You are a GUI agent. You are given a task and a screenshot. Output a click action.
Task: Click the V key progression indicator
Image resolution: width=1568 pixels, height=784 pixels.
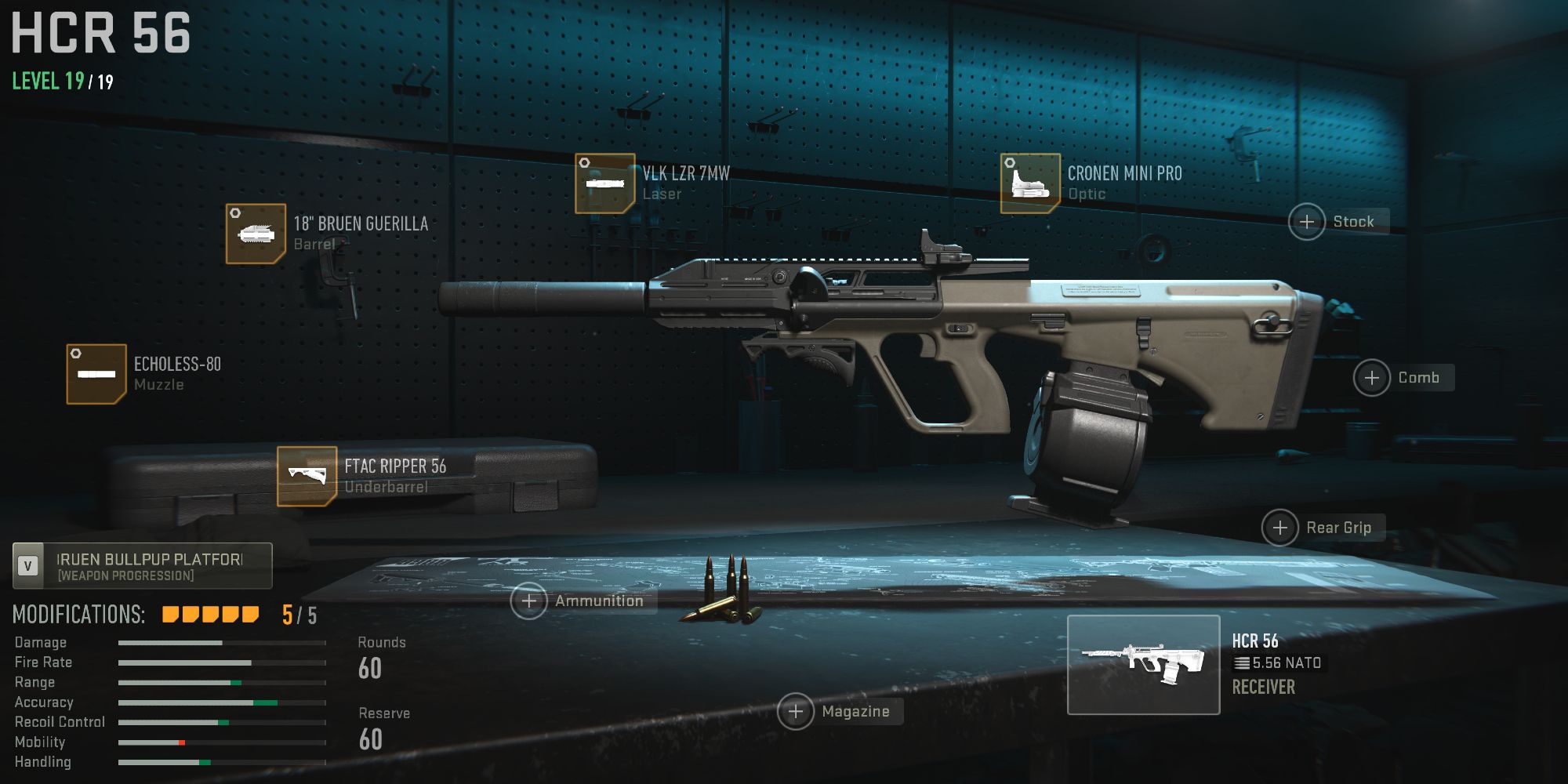[x=29, y=566]
